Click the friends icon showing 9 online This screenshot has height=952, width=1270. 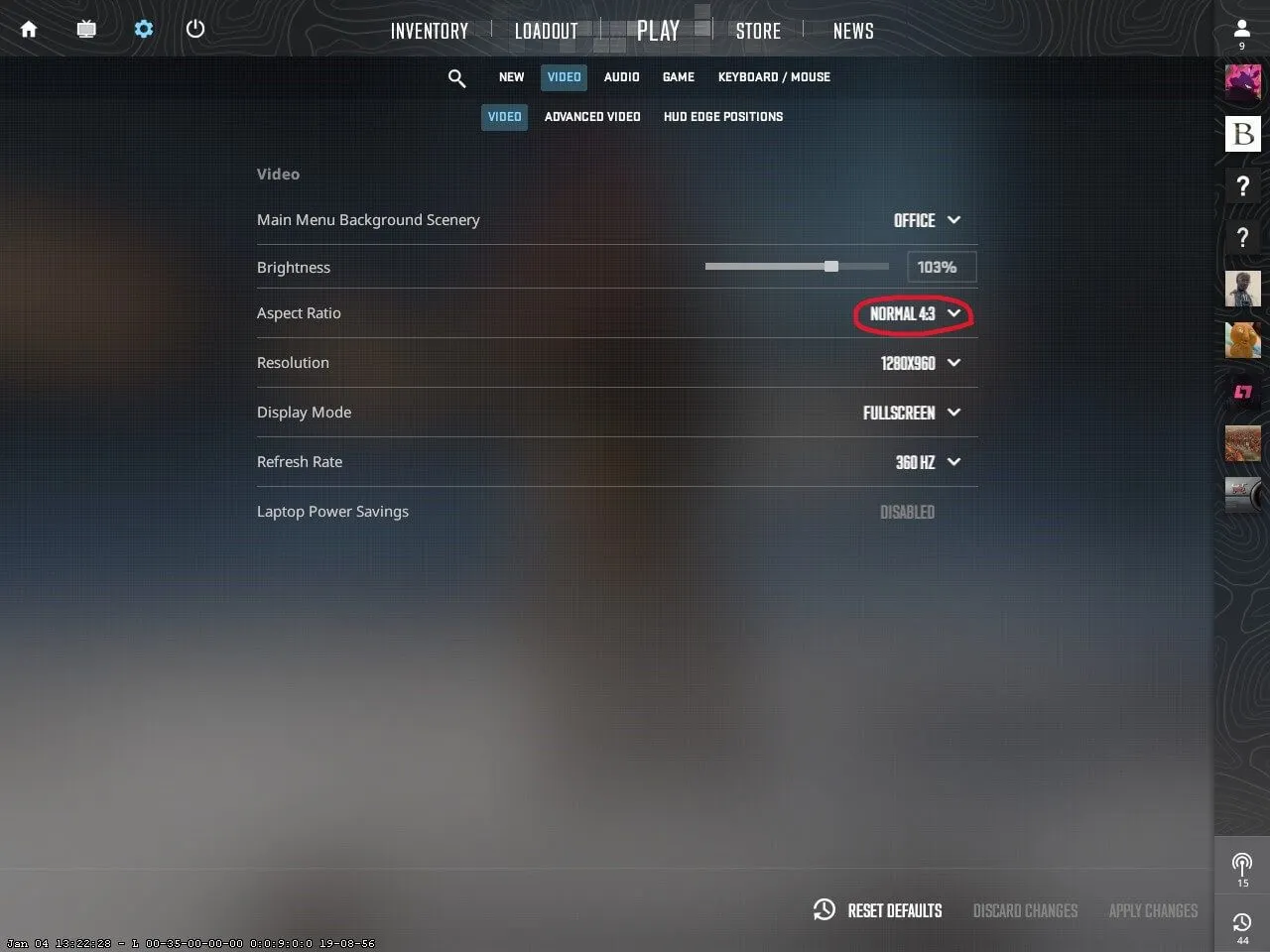click(1241, 29)
